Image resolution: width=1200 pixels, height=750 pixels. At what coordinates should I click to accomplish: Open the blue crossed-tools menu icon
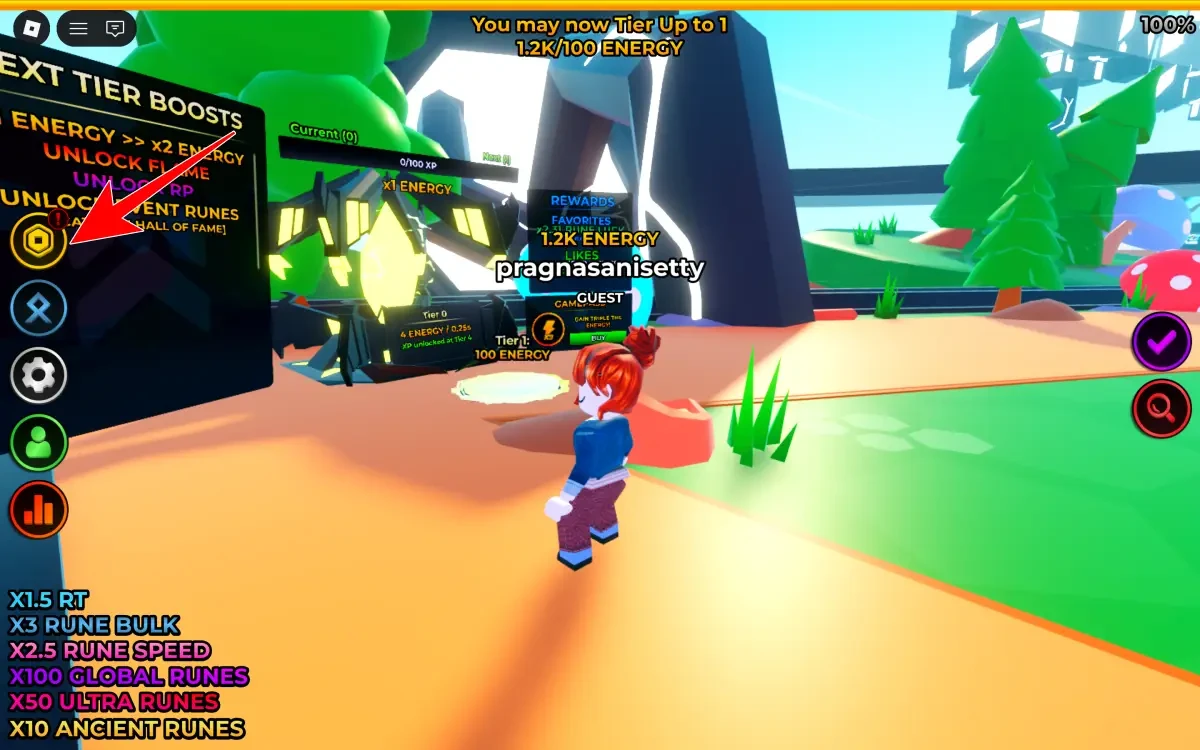(x=39, y=309)
